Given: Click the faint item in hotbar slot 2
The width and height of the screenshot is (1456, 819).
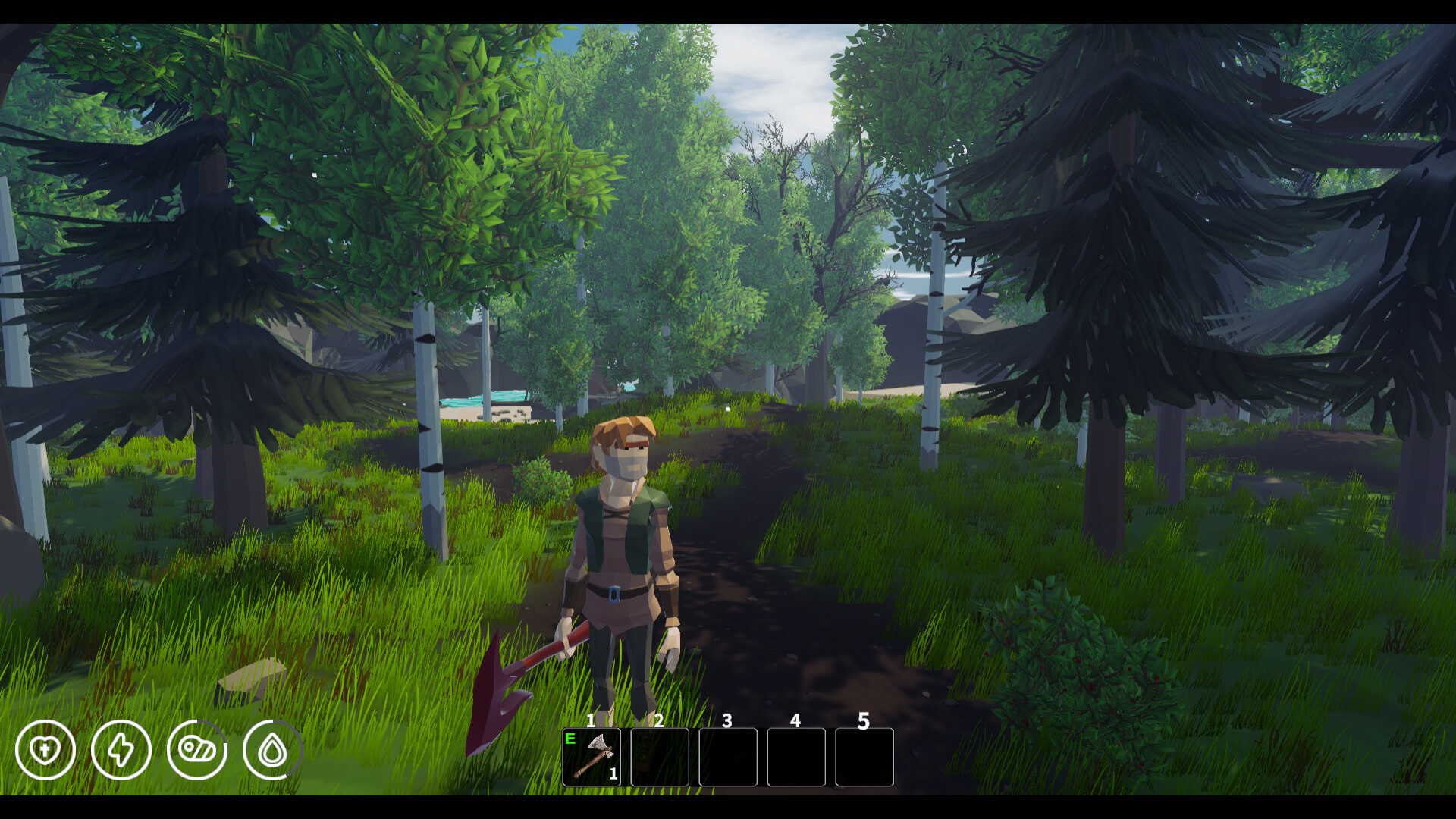Looking at the screenshot, I should tap(659, 758).
